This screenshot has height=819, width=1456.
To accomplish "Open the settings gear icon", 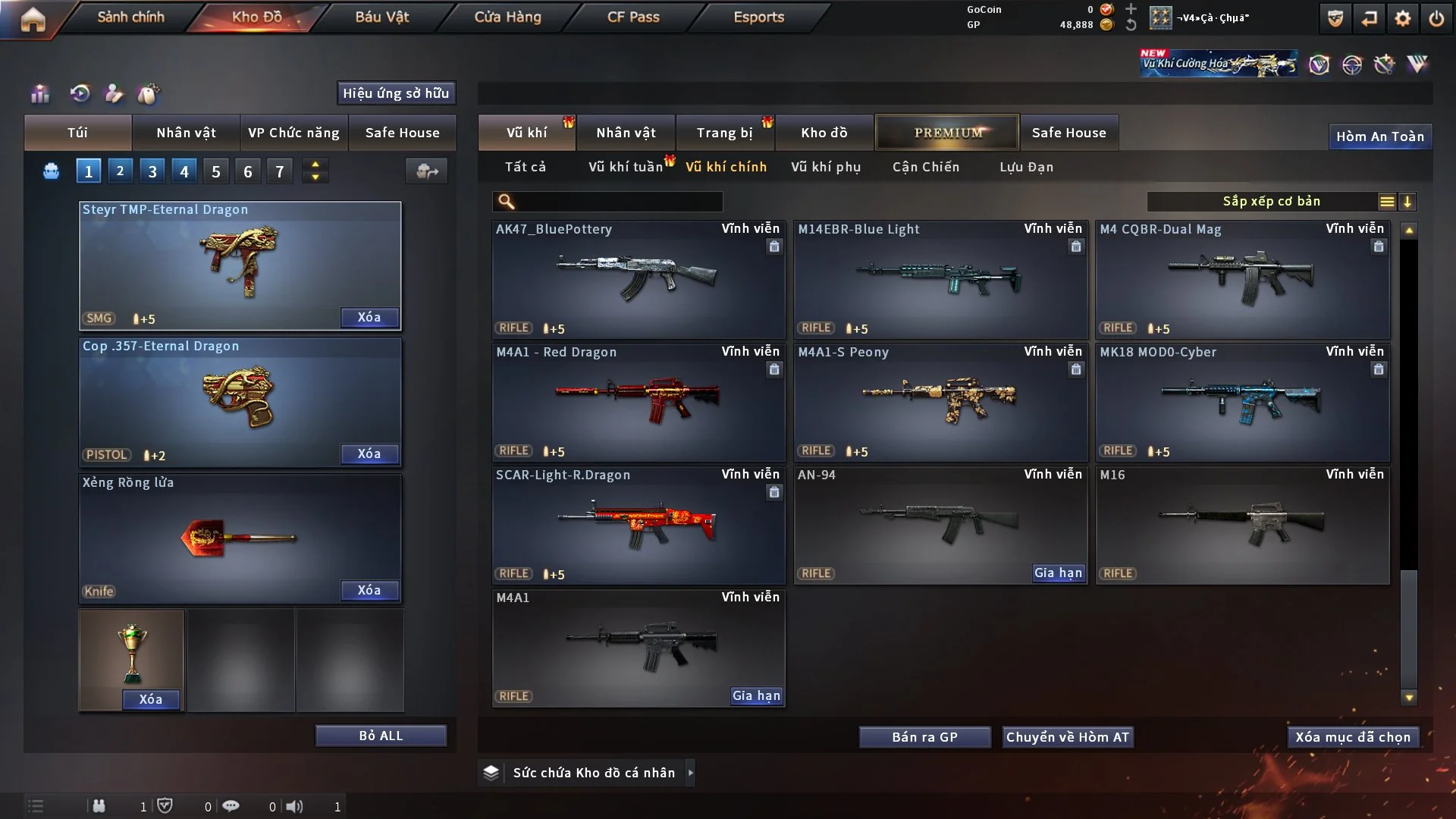I will pos(1403,18).
